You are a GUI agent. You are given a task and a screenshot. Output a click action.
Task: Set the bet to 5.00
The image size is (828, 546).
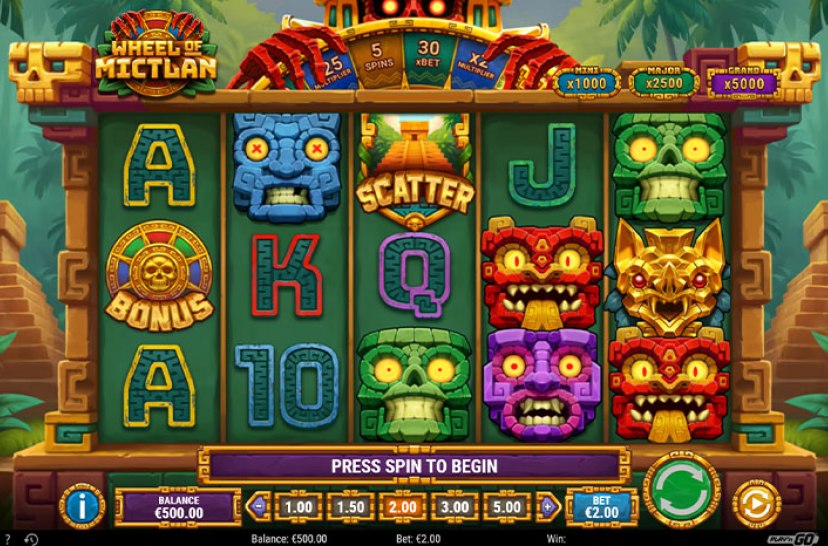(x=506, y=507)
